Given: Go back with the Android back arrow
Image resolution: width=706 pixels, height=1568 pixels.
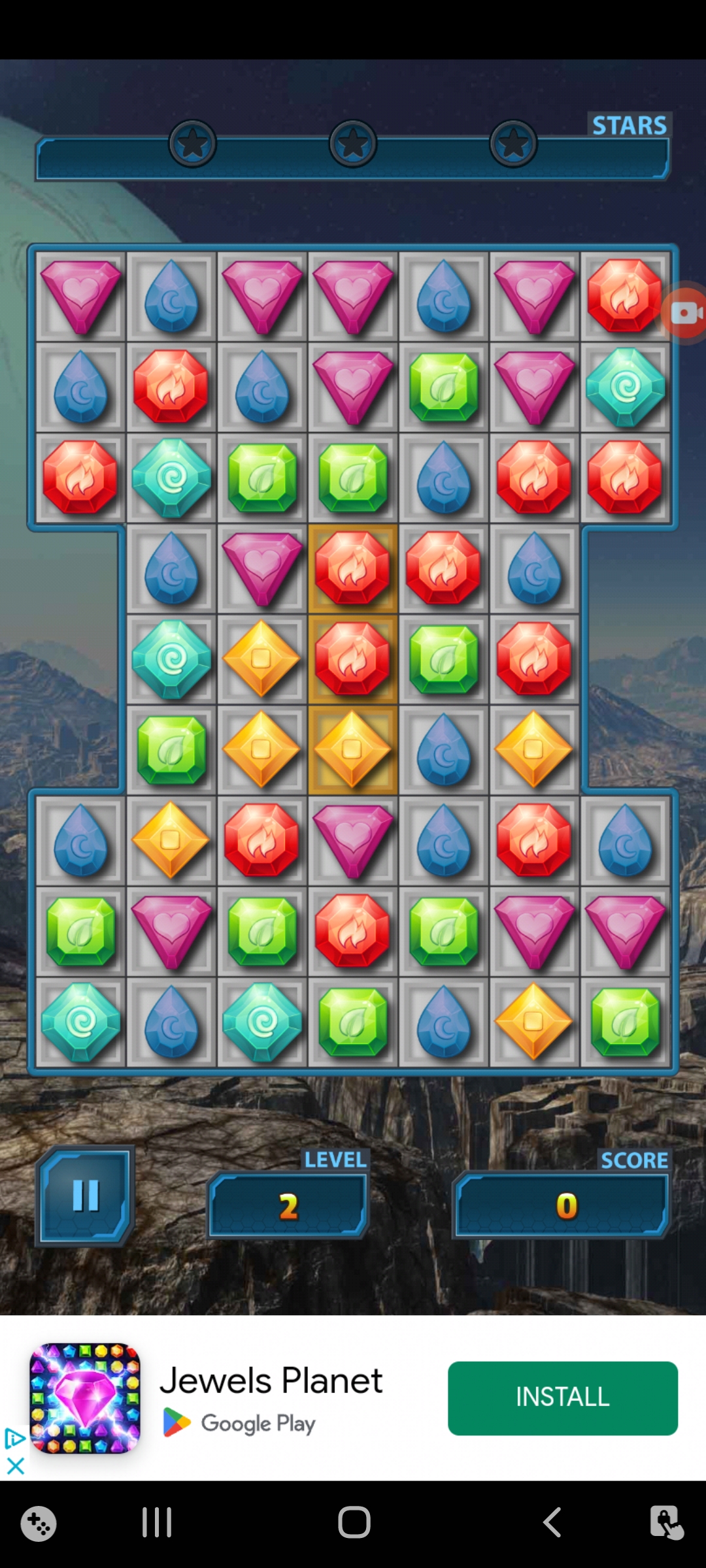Looking at the screenshot, I should tap(552, 1522).
